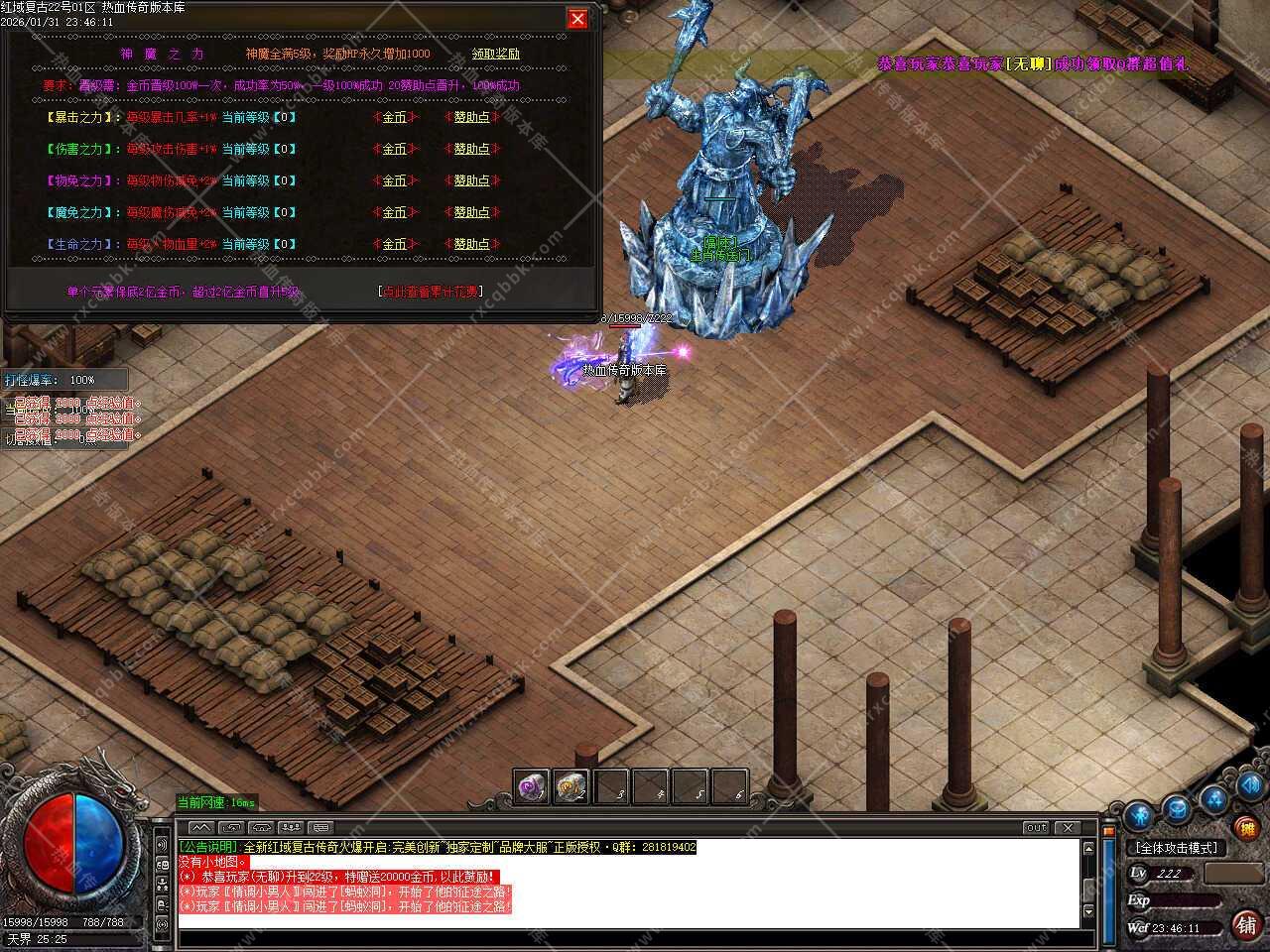Open the cumulative spending link 点此查看累计花费
This screenshot has height=952, width=1270.
[x=431, y=292]
